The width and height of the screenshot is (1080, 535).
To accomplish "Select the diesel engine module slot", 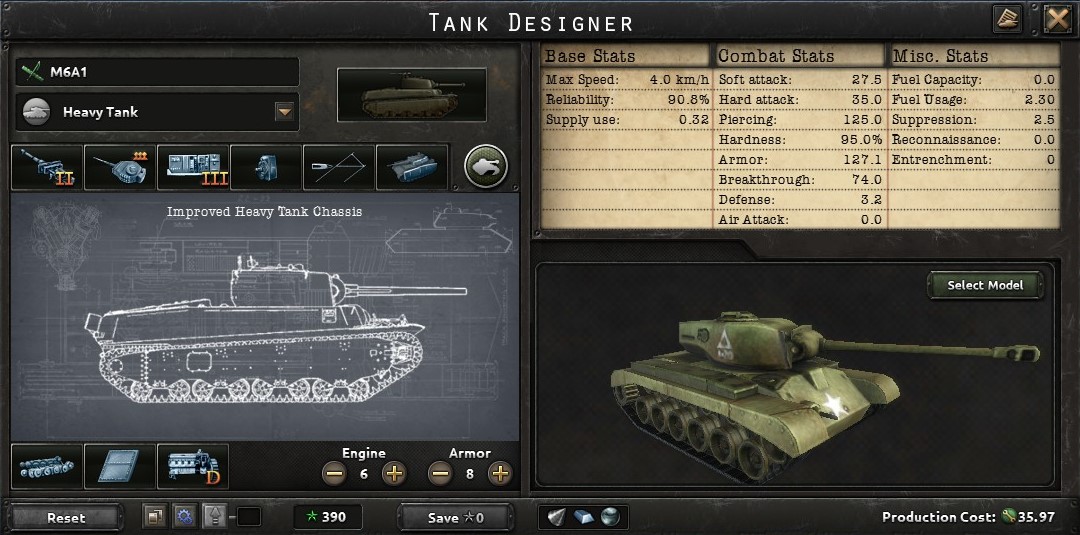I will (x=193, y=466).
